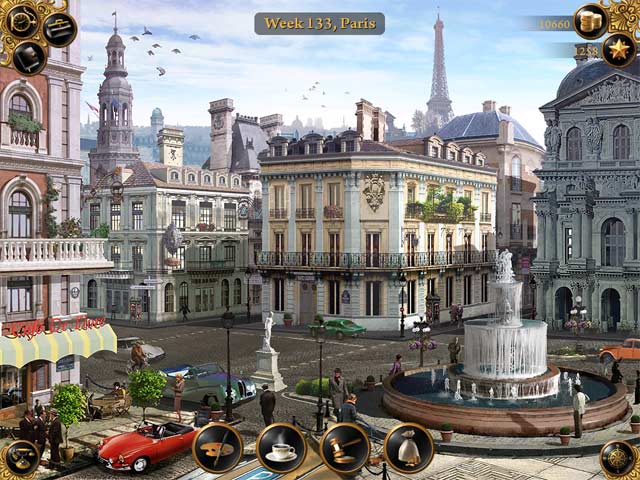Screen dimensions: 640x480
Task: Open the briefcase inventory icon
Action: coord(60,28)
